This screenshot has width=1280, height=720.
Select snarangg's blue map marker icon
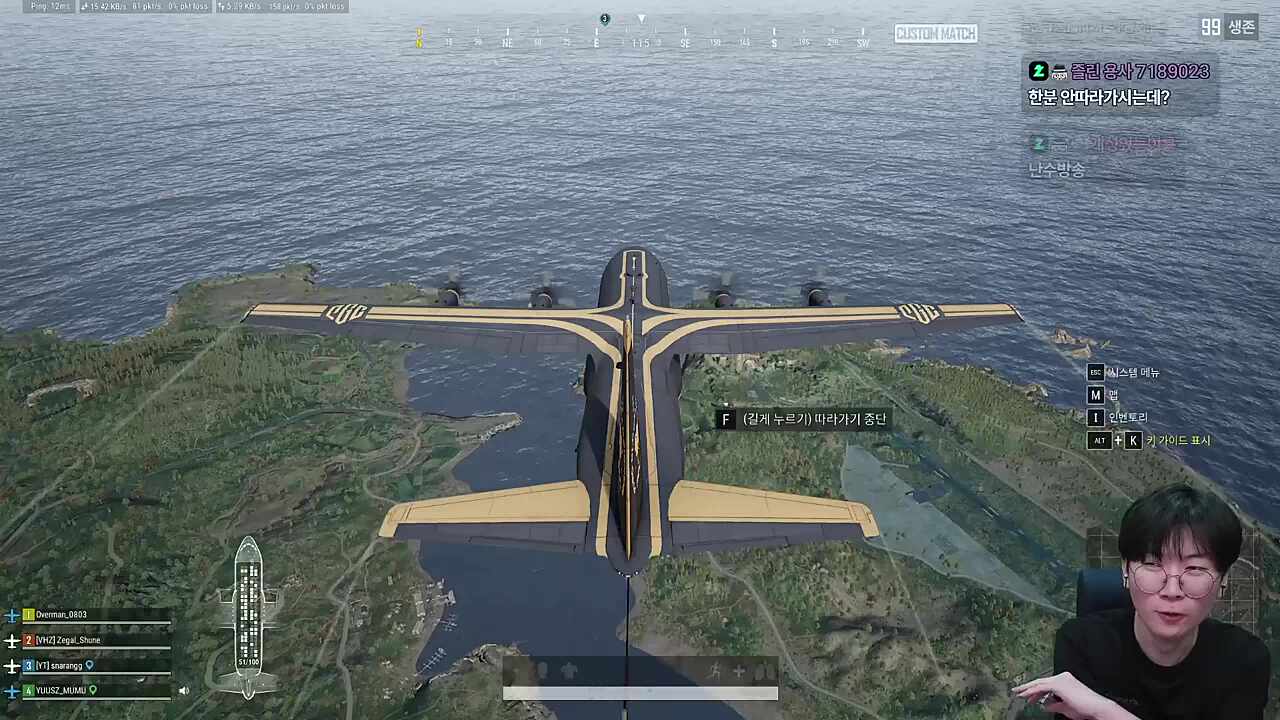coord(90,666)
